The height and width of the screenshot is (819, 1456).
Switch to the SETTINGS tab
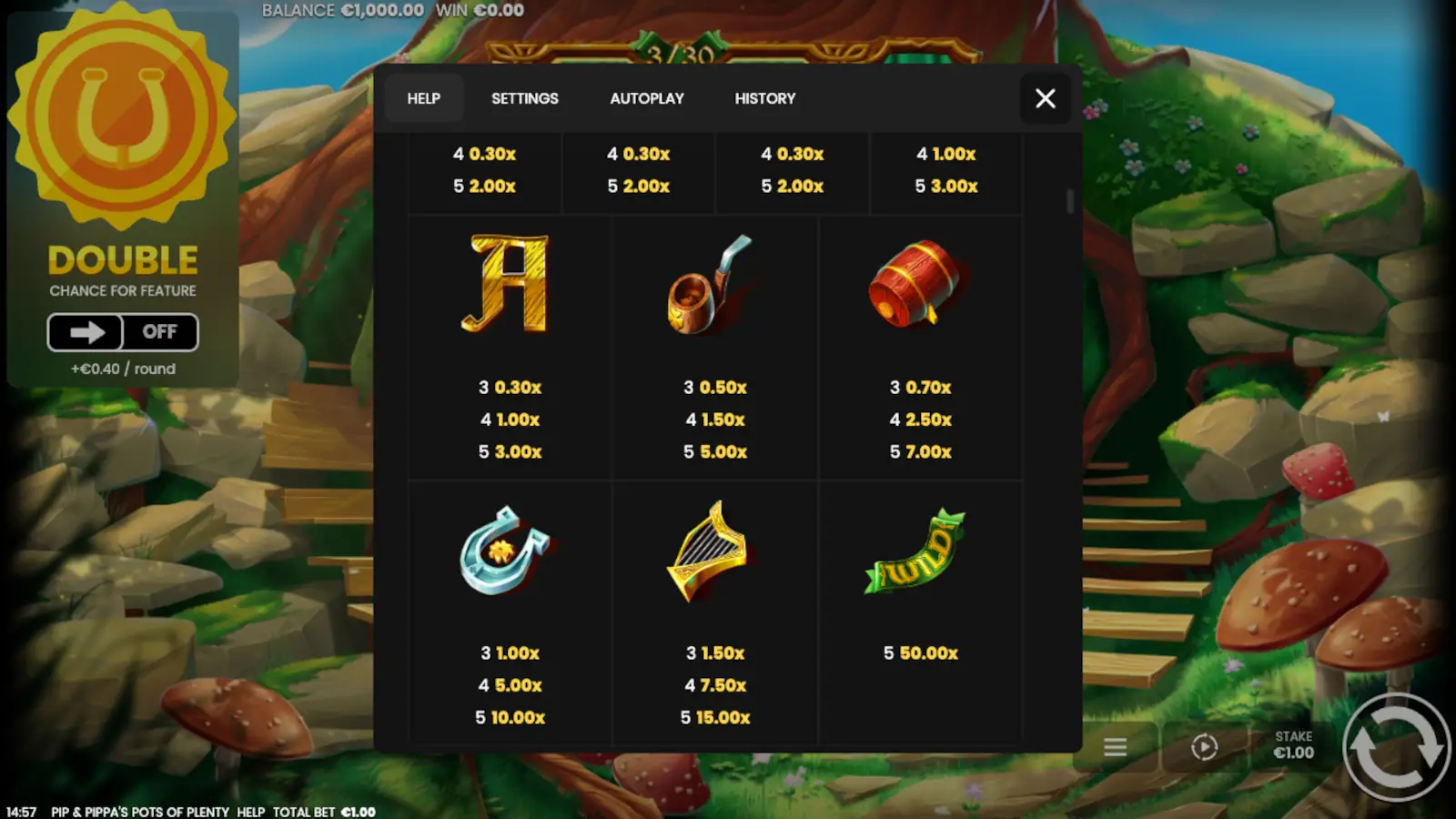click(524, 98)
